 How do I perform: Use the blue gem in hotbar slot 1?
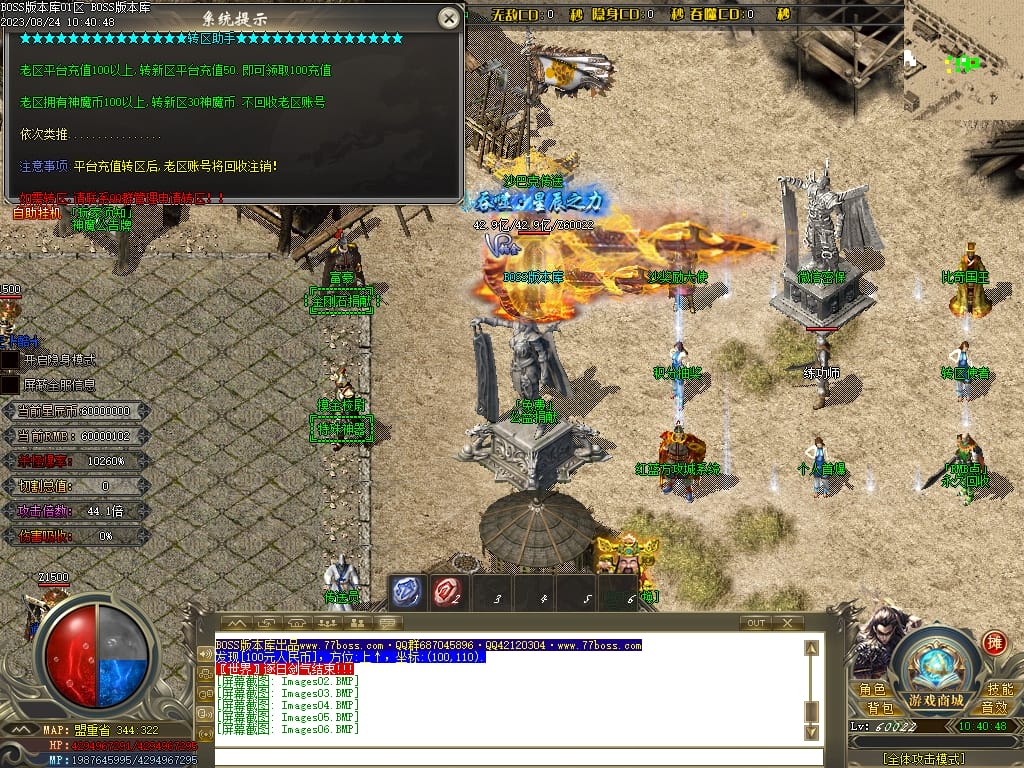click(406, 593)
